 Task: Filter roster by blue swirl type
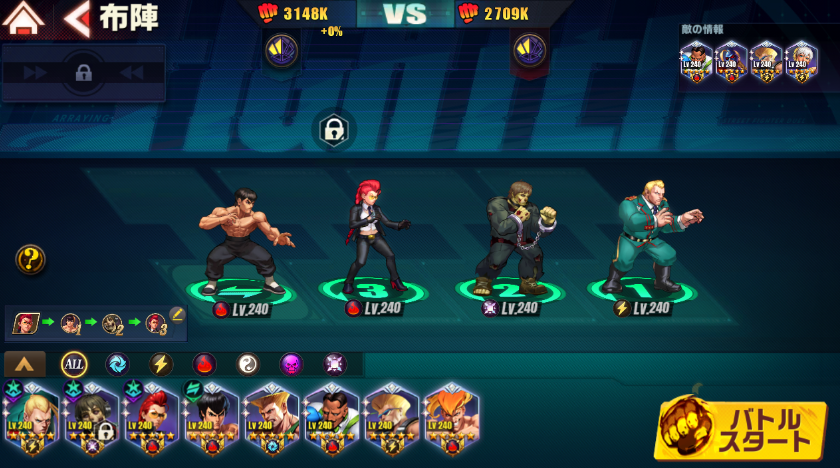117,364
